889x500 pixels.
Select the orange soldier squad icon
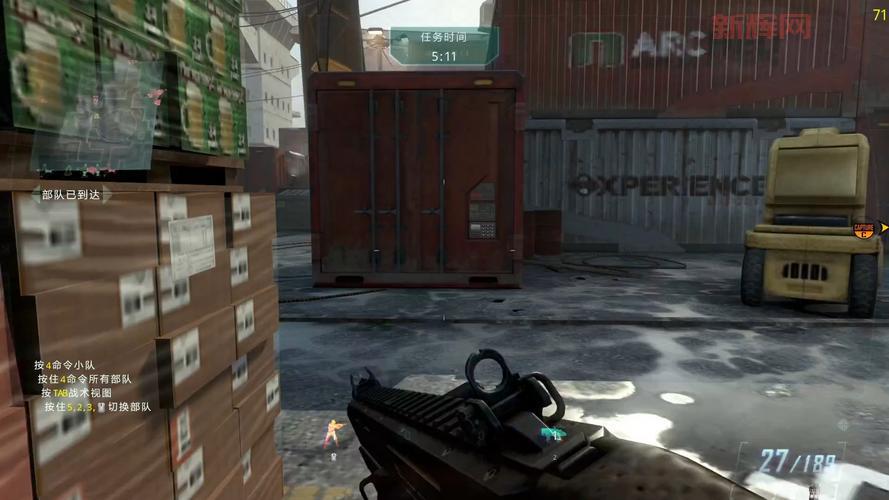[x=331, y=433]
